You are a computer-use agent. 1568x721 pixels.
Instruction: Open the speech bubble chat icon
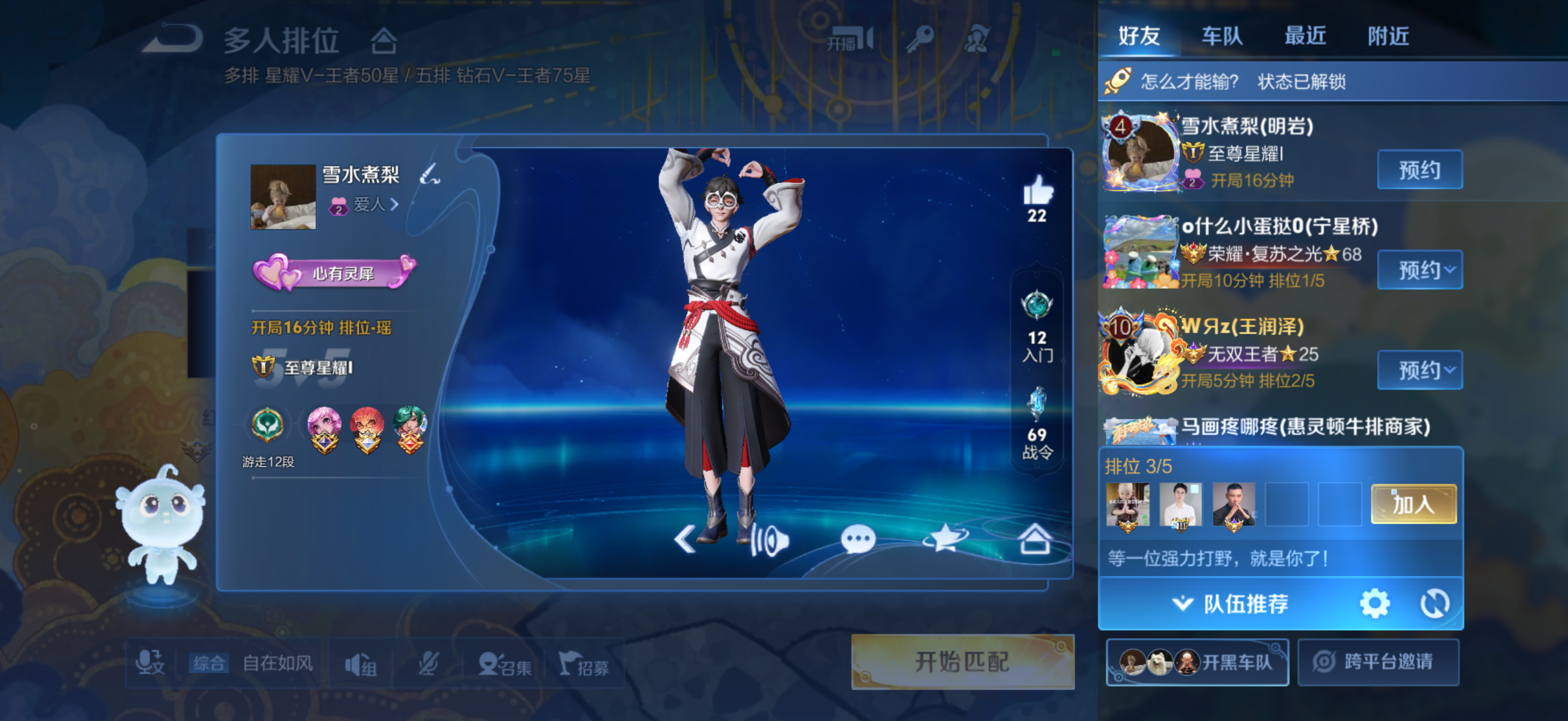point(858,539)
